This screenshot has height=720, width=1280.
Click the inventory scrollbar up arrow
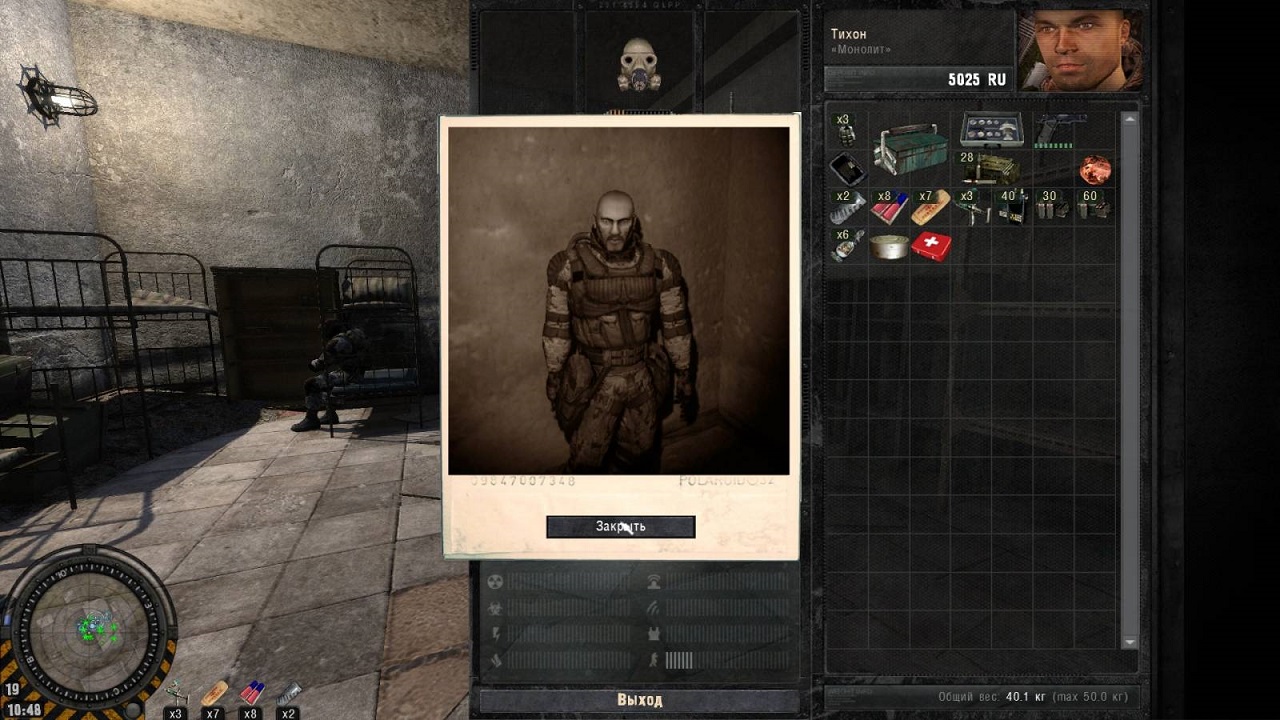[1130, 119]
